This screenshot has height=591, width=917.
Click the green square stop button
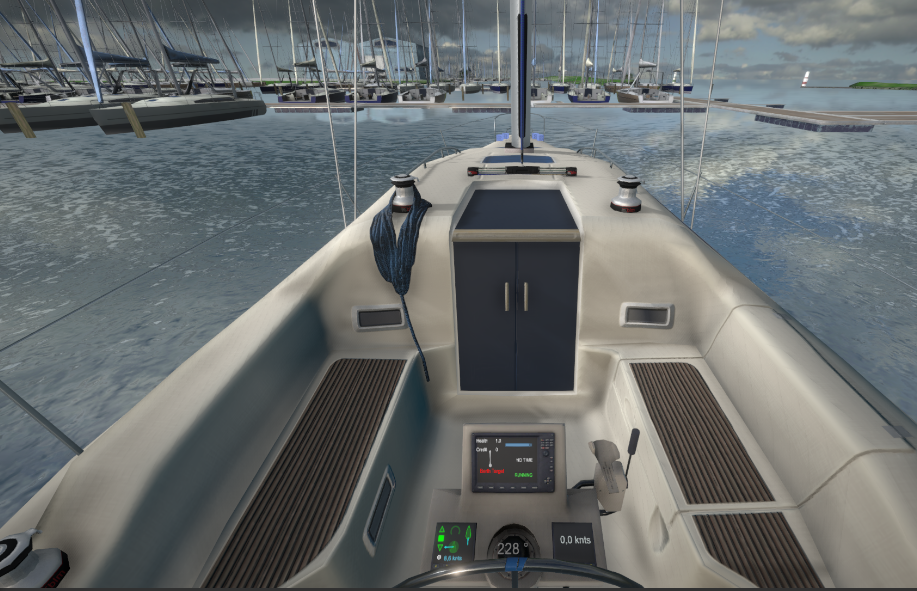coord(441,538)
